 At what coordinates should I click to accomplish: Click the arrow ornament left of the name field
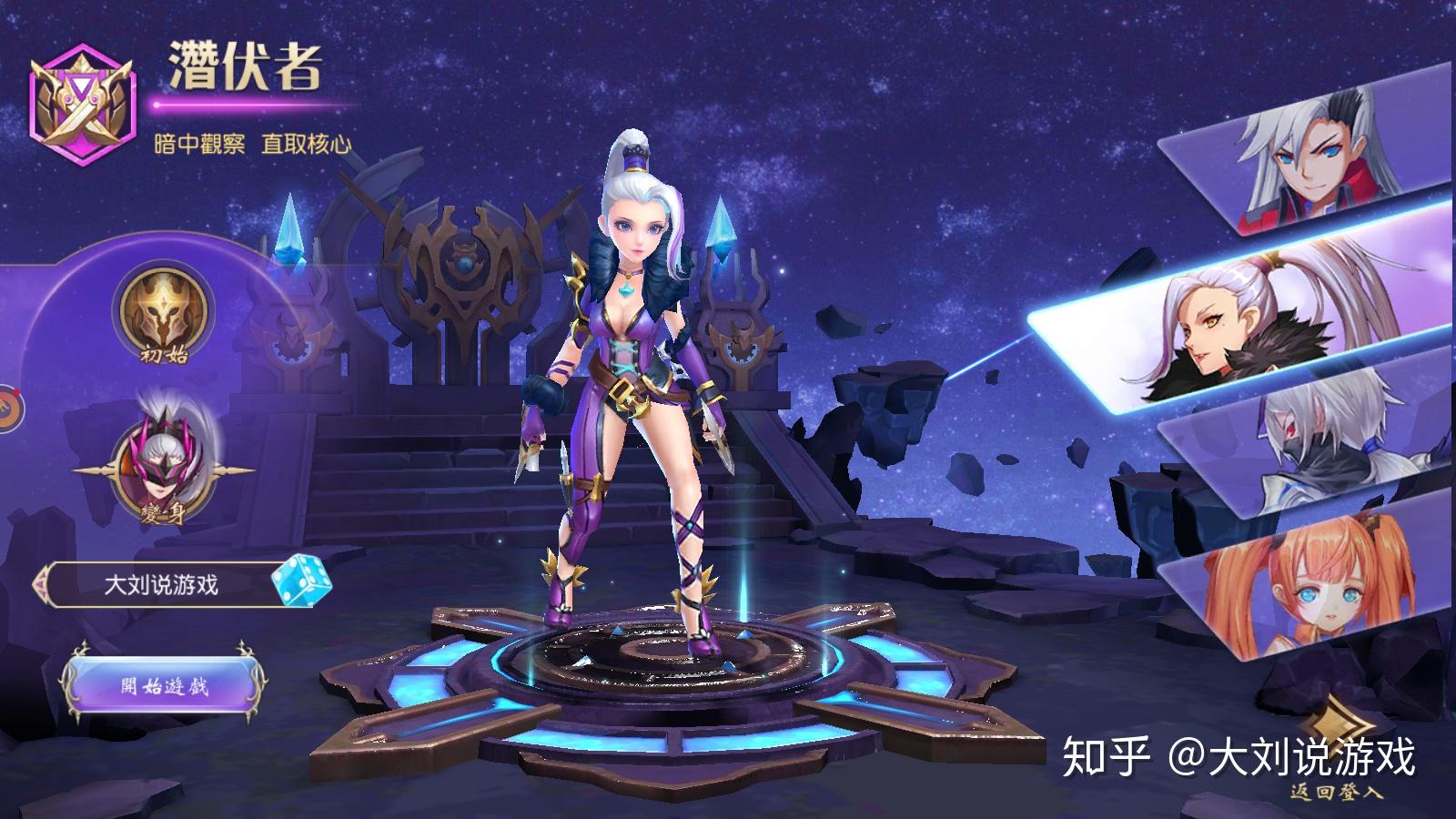pos(41,582)
